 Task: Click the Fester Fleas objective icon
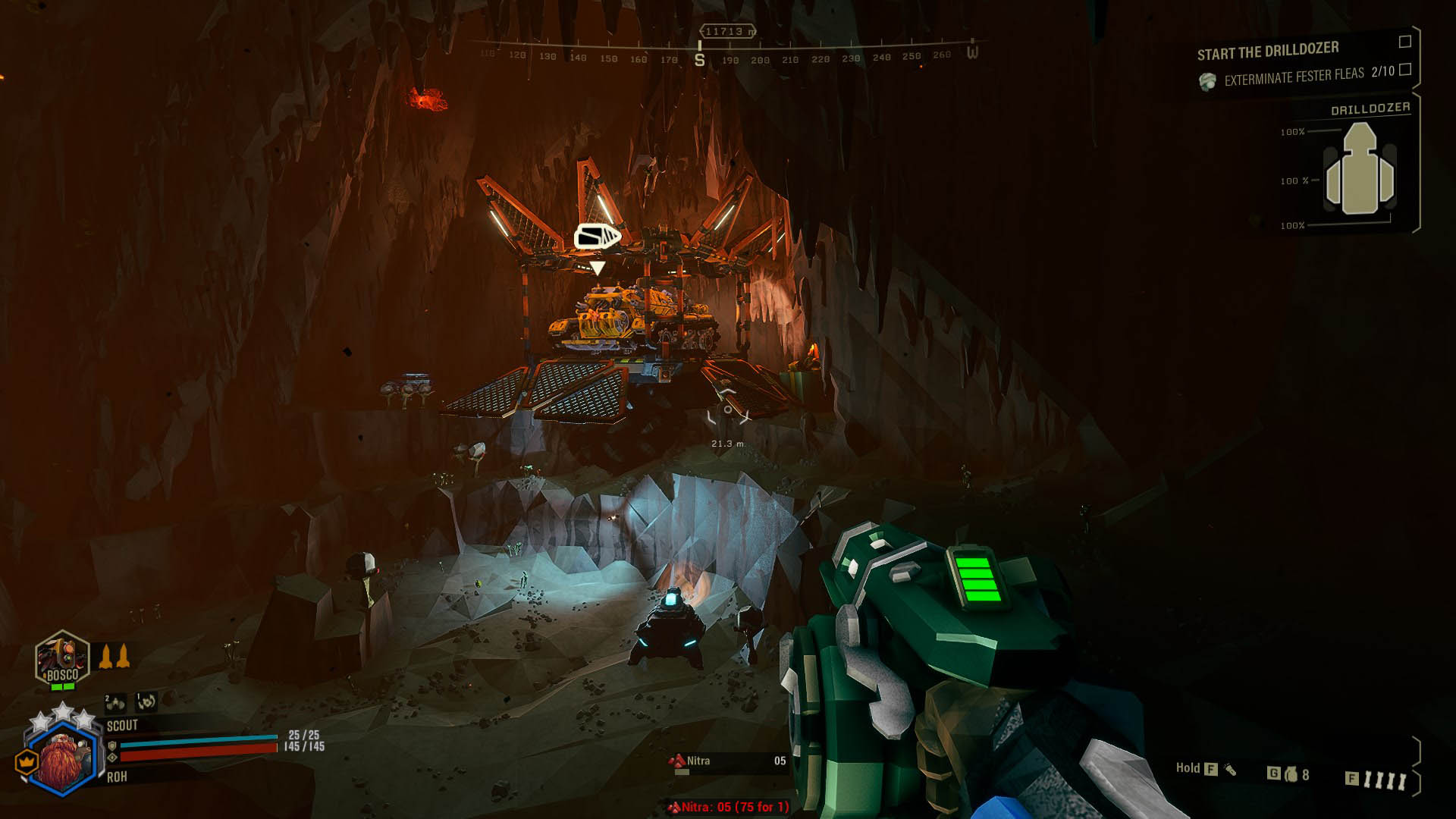1207,81
